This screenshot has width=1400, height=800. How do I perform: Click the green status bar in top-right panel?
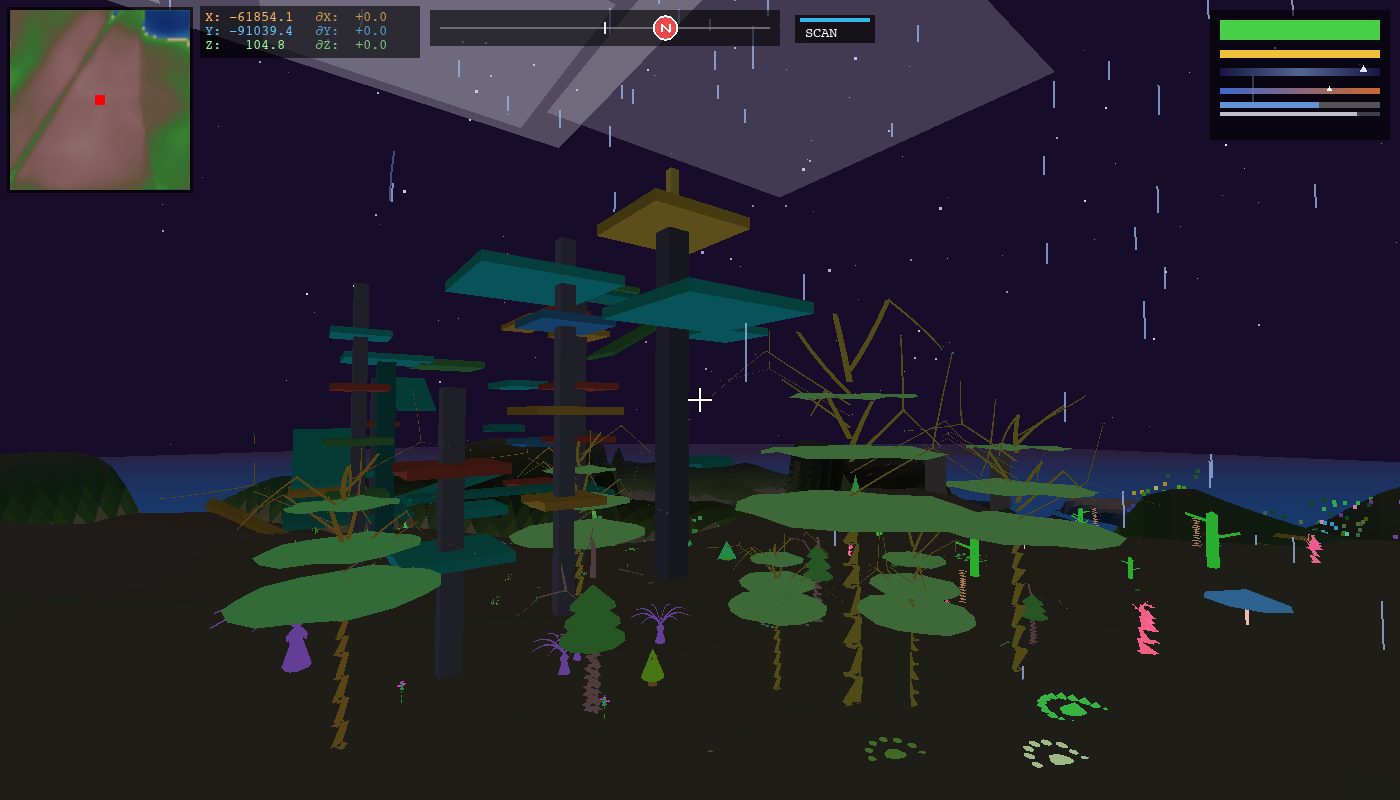1299,30
